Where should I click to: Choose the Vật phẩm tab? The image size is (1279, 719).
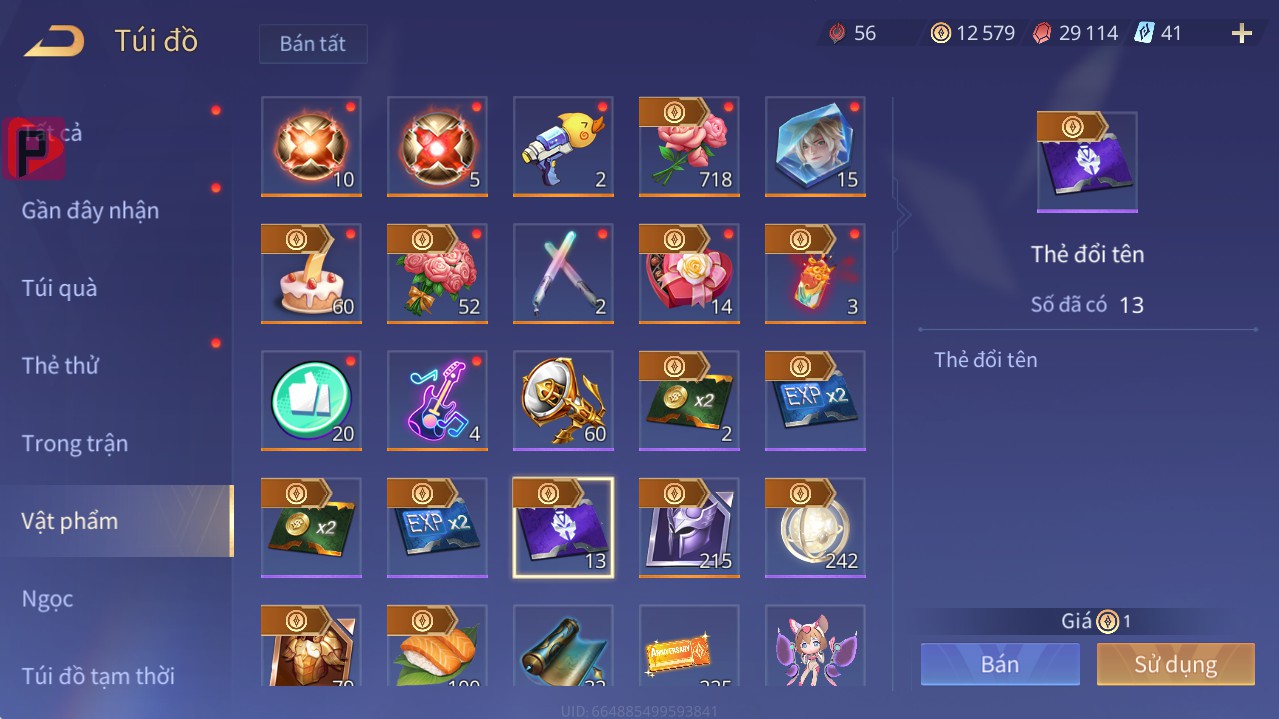pos(70,521)
